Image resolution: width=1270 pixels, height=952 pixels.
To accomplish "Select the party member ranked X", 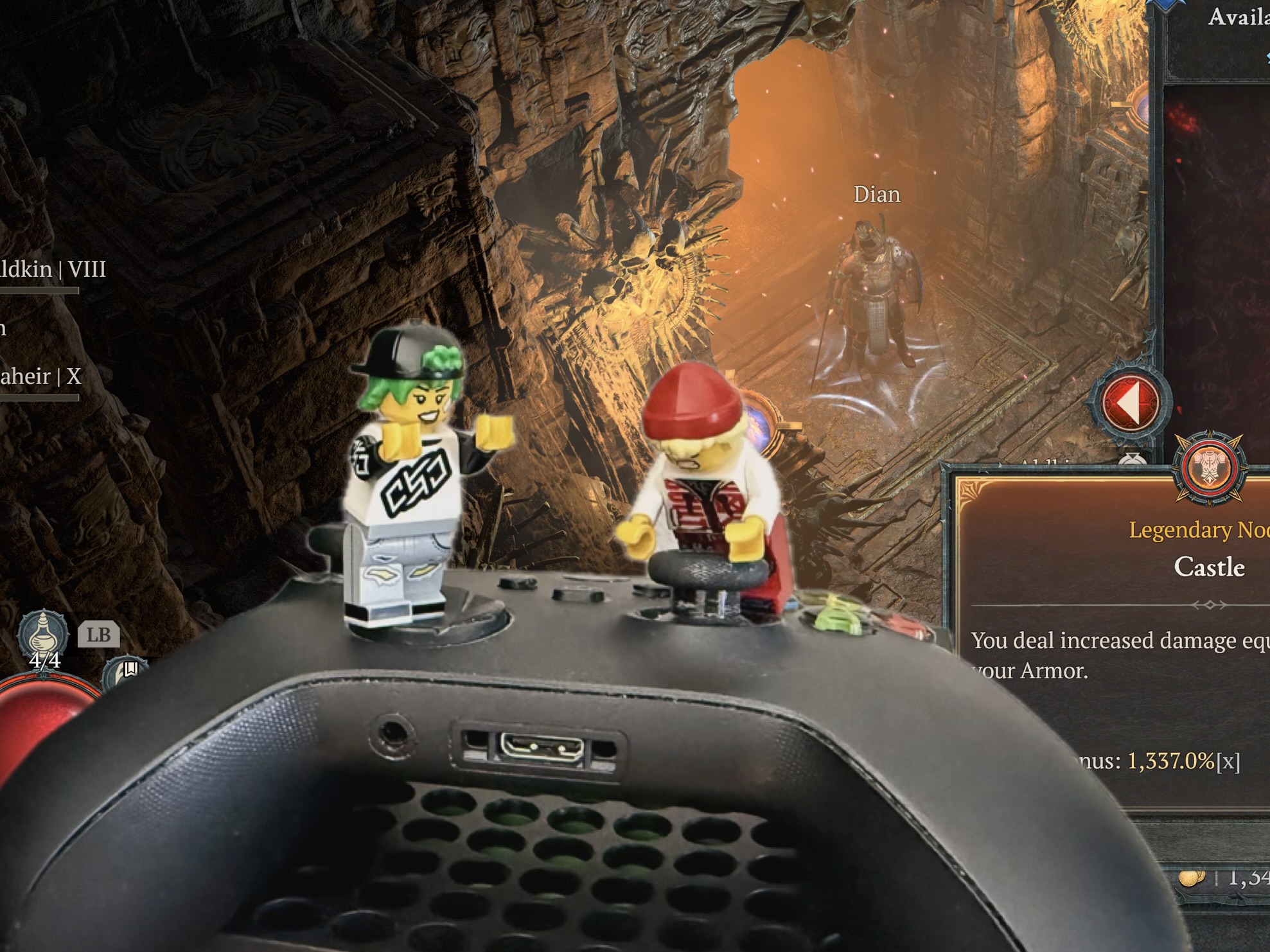I will 41,377.
